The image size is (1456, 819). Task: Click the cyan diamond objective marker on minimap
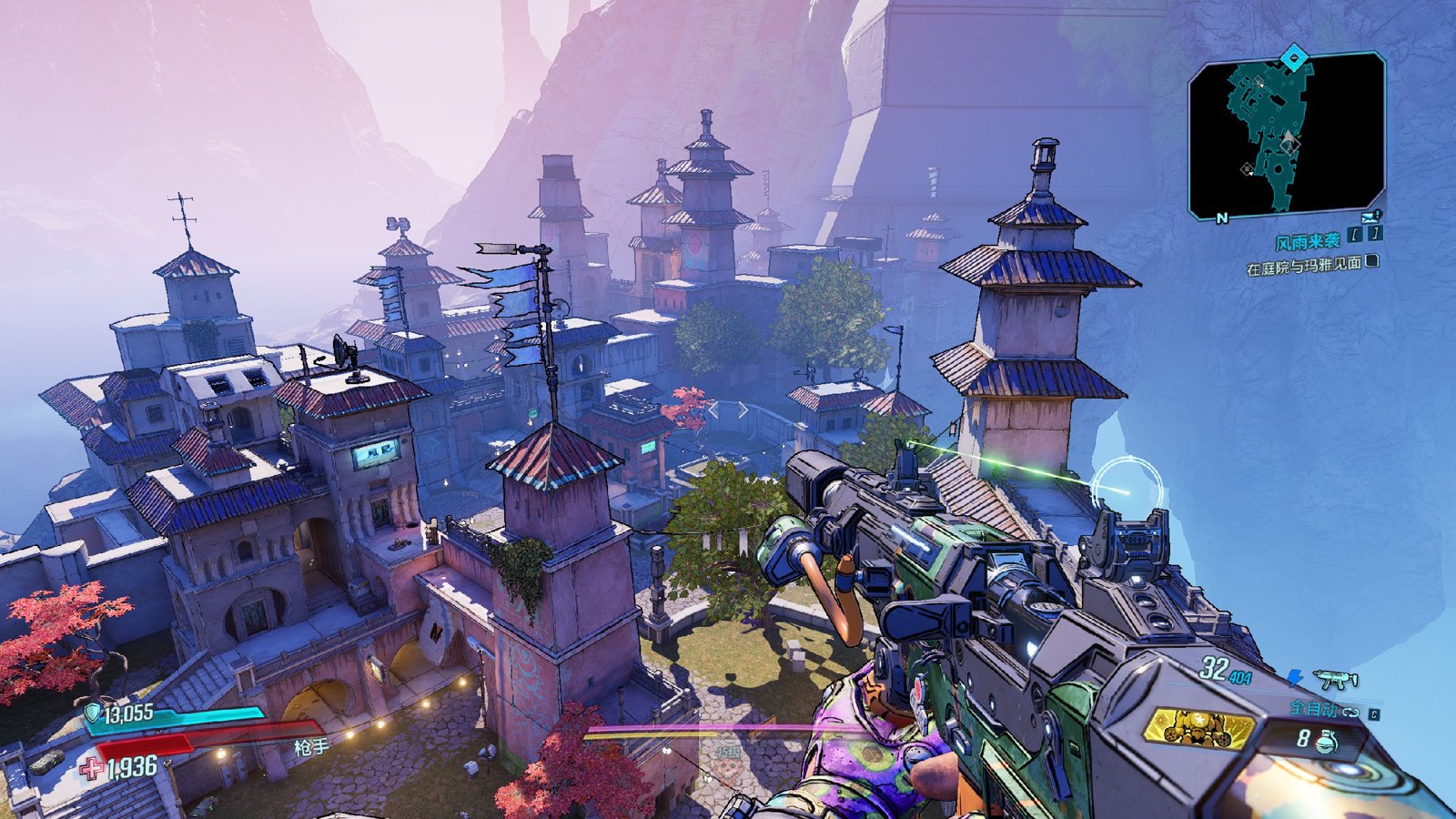click(x=1293, y=60)
